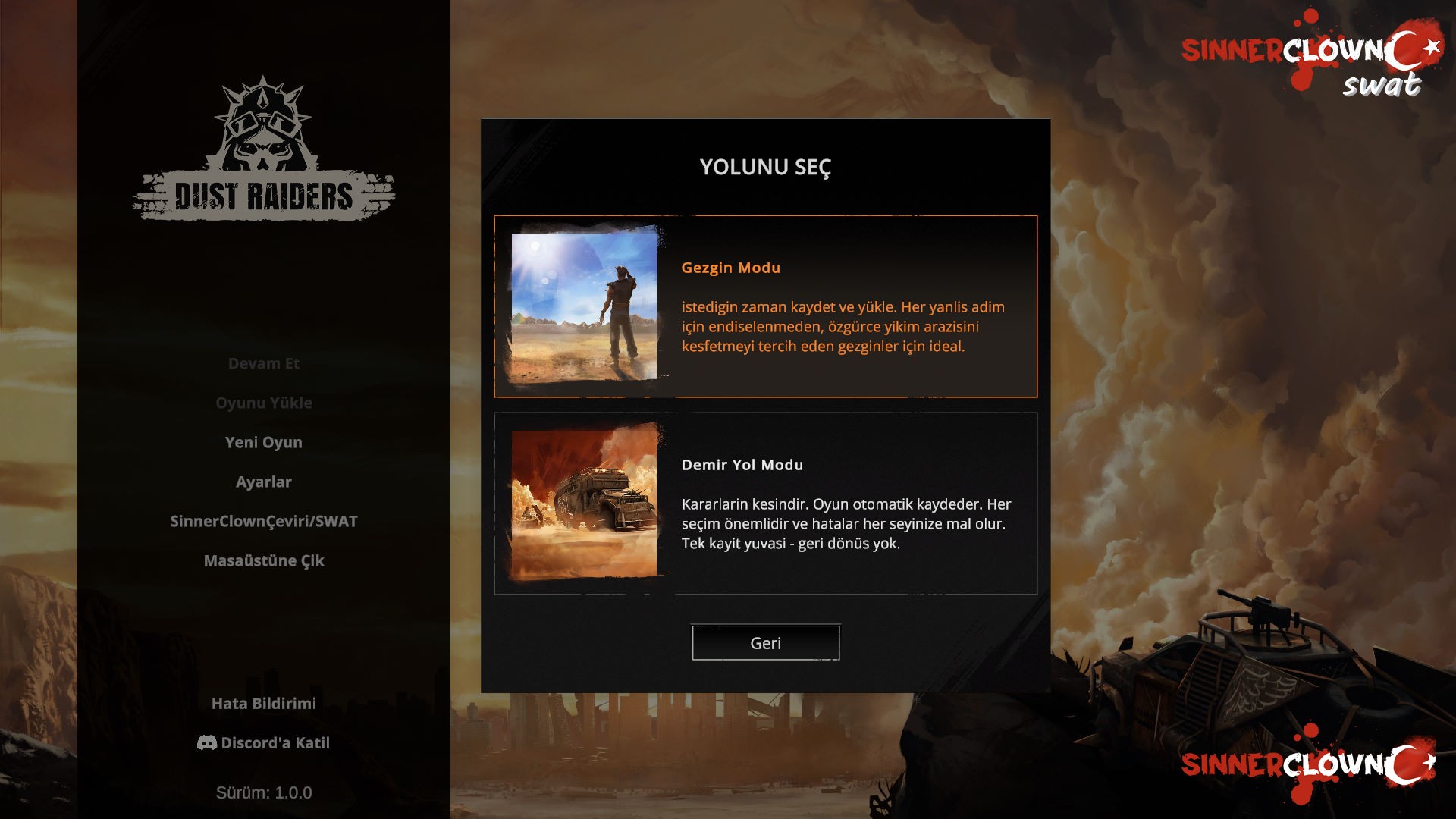Open the Hata Bildirimi link
The width and height of the screenshot is (1456, 819).
click(x=264, y=703)
